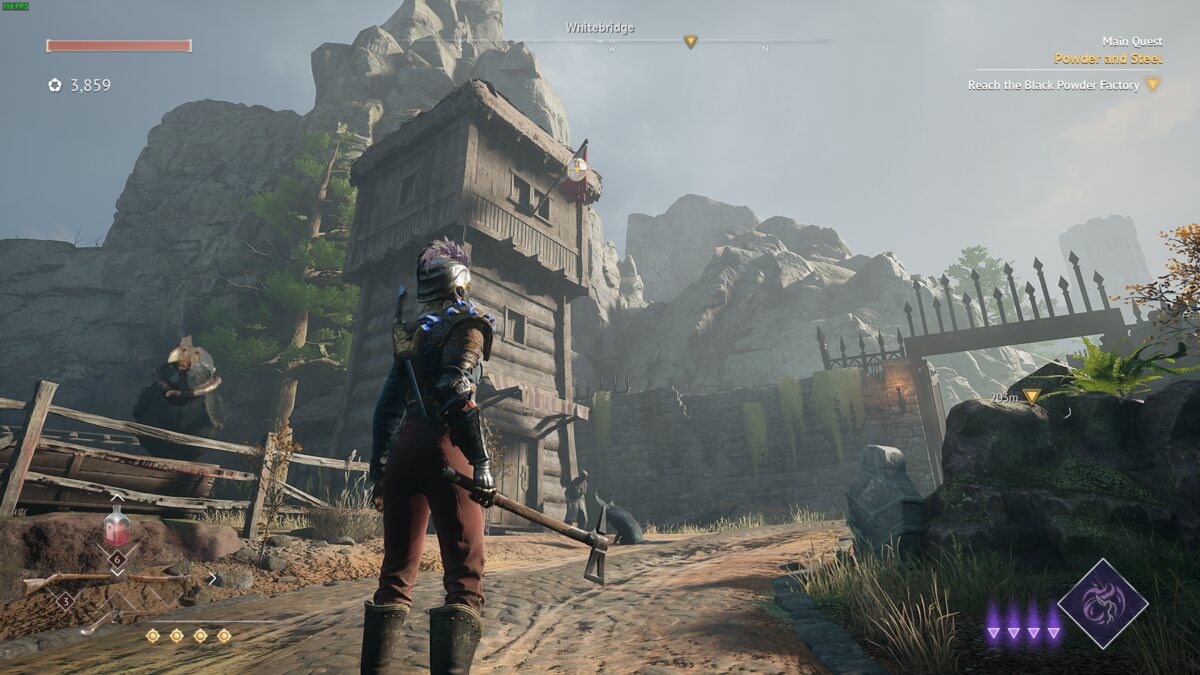Select the red healing flask slot
This screenshot has width=1200, height=675.
[x=117, y=526]
